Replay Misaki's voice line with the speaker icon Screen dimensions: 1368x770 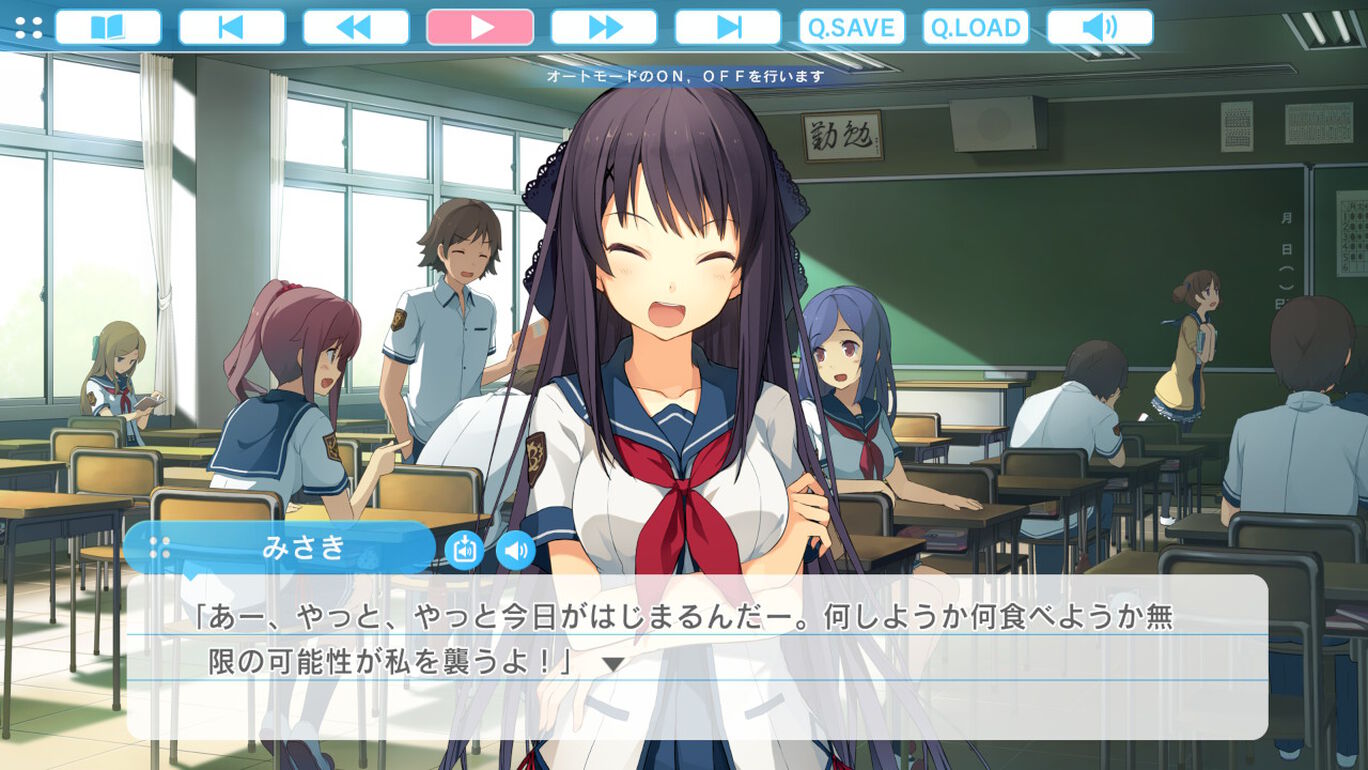pyautogui.click(x=516, y=549)
